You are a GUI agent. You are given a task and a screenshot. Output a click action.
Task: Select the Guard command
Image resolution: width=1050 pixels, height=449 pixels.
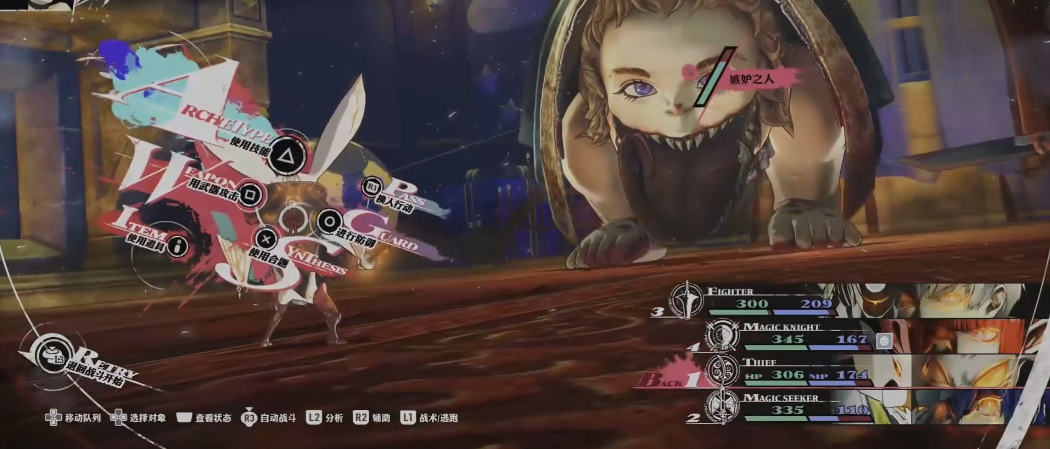pos(328,221)
